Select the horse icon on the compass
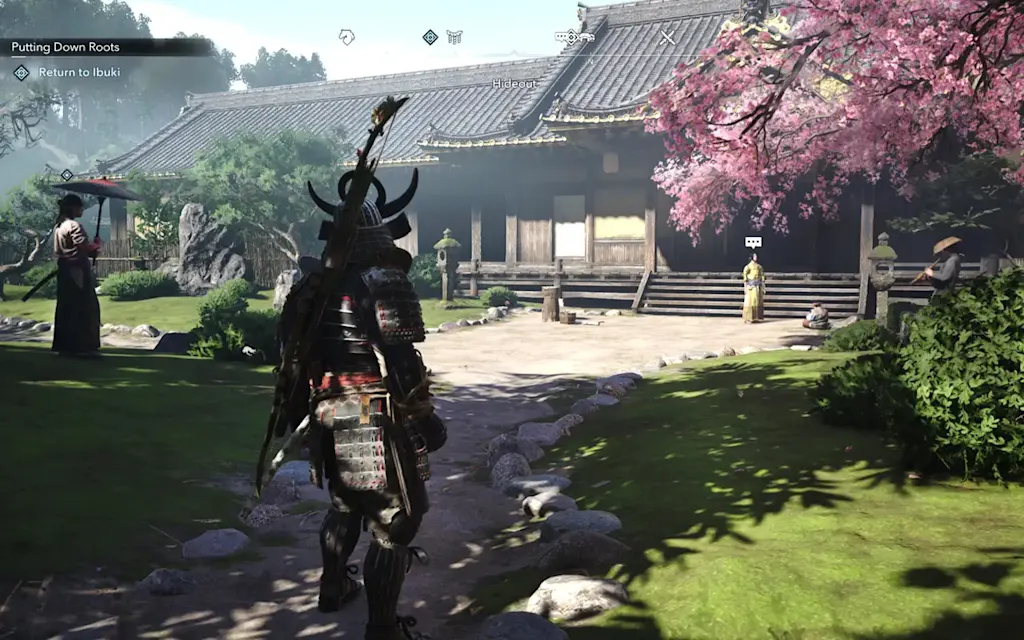The image size is (1024, 640). [347, 37]
